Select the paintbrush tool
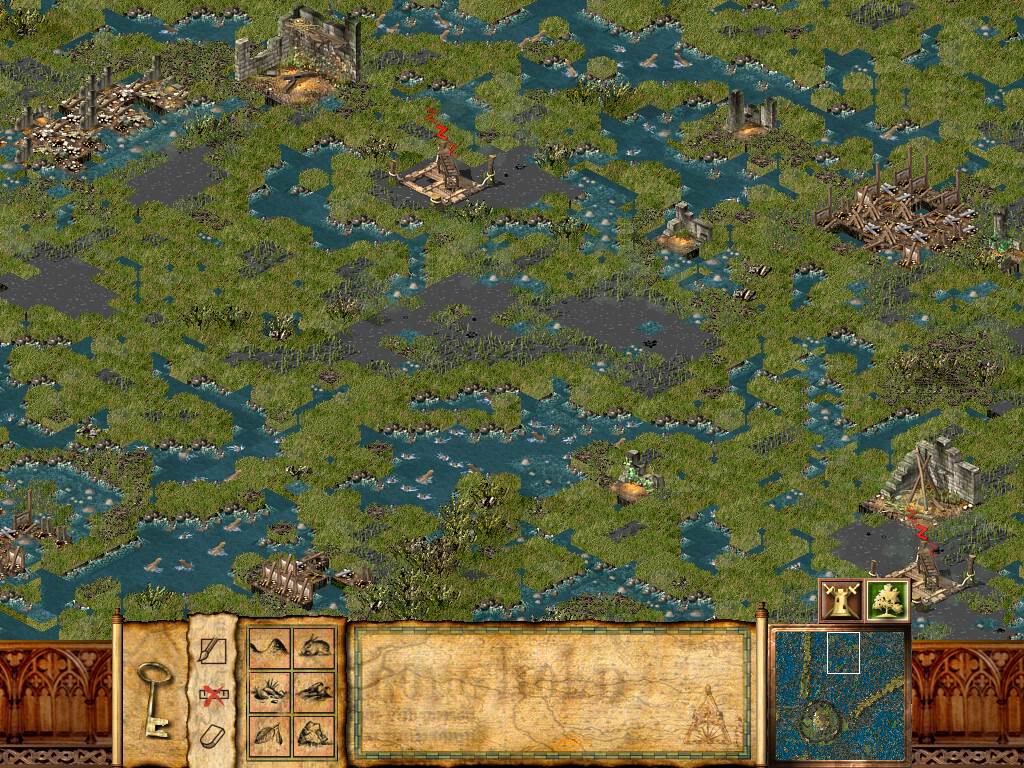The height and width of the screenshot is (768, 1024). pyautogui.click(x=213, y=651)
